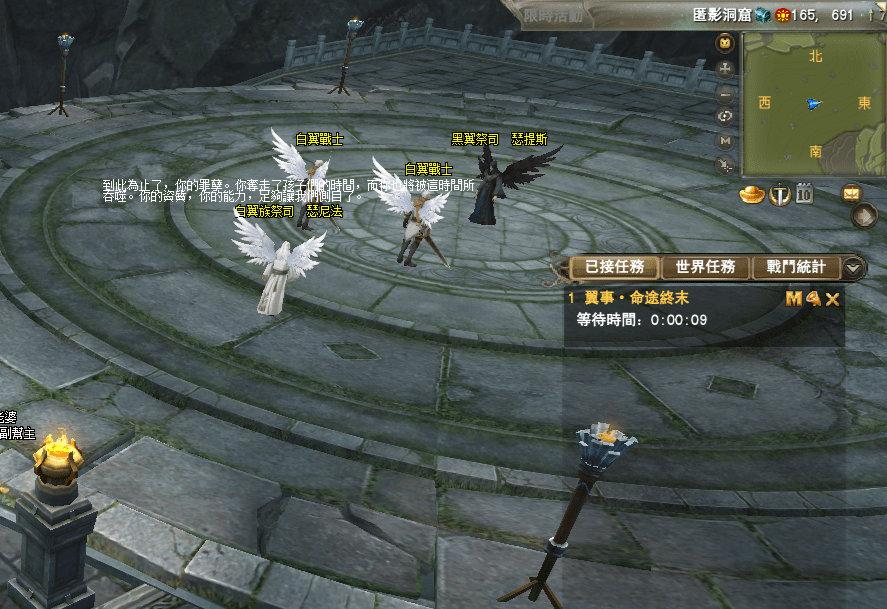Click the diagonal arrow button beside the minimap
The image size is (887, 609).
pyautogui.click(x=726, y=166)
